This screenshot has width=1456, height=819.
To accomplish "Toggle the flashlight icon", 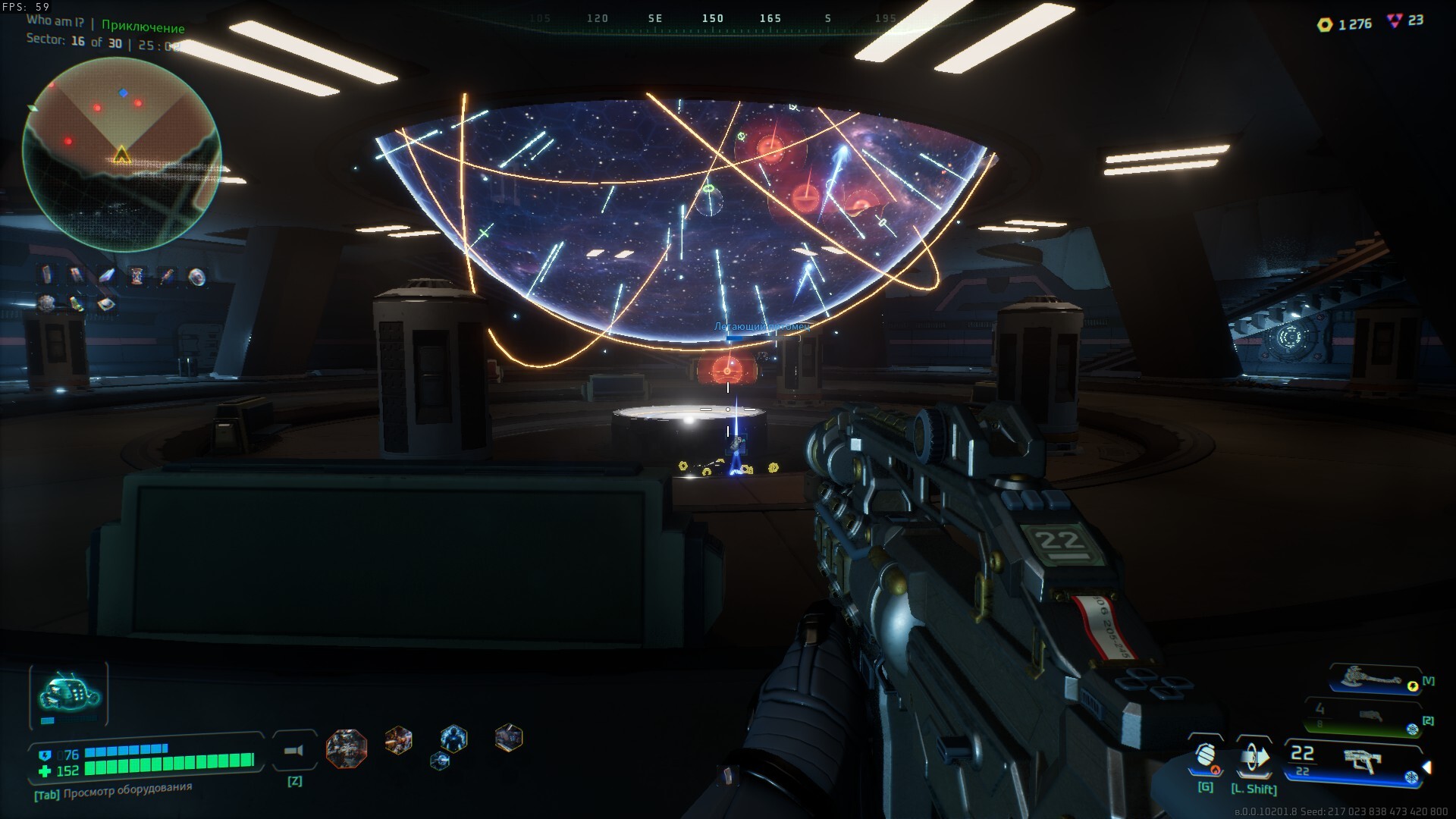I will 294,751.
